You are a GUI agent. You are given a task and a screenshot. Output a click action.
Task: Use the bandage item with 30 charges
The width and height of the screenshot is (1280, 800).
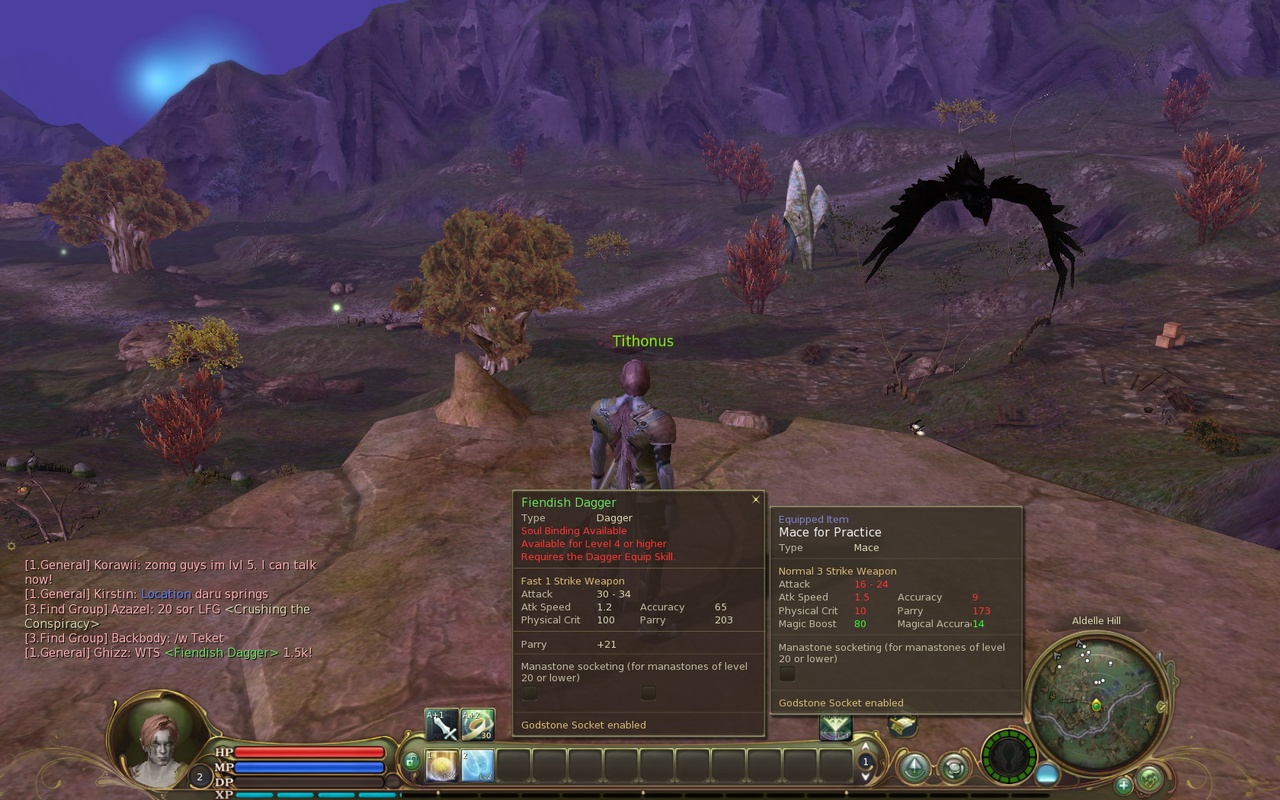(x=479, y=725)
